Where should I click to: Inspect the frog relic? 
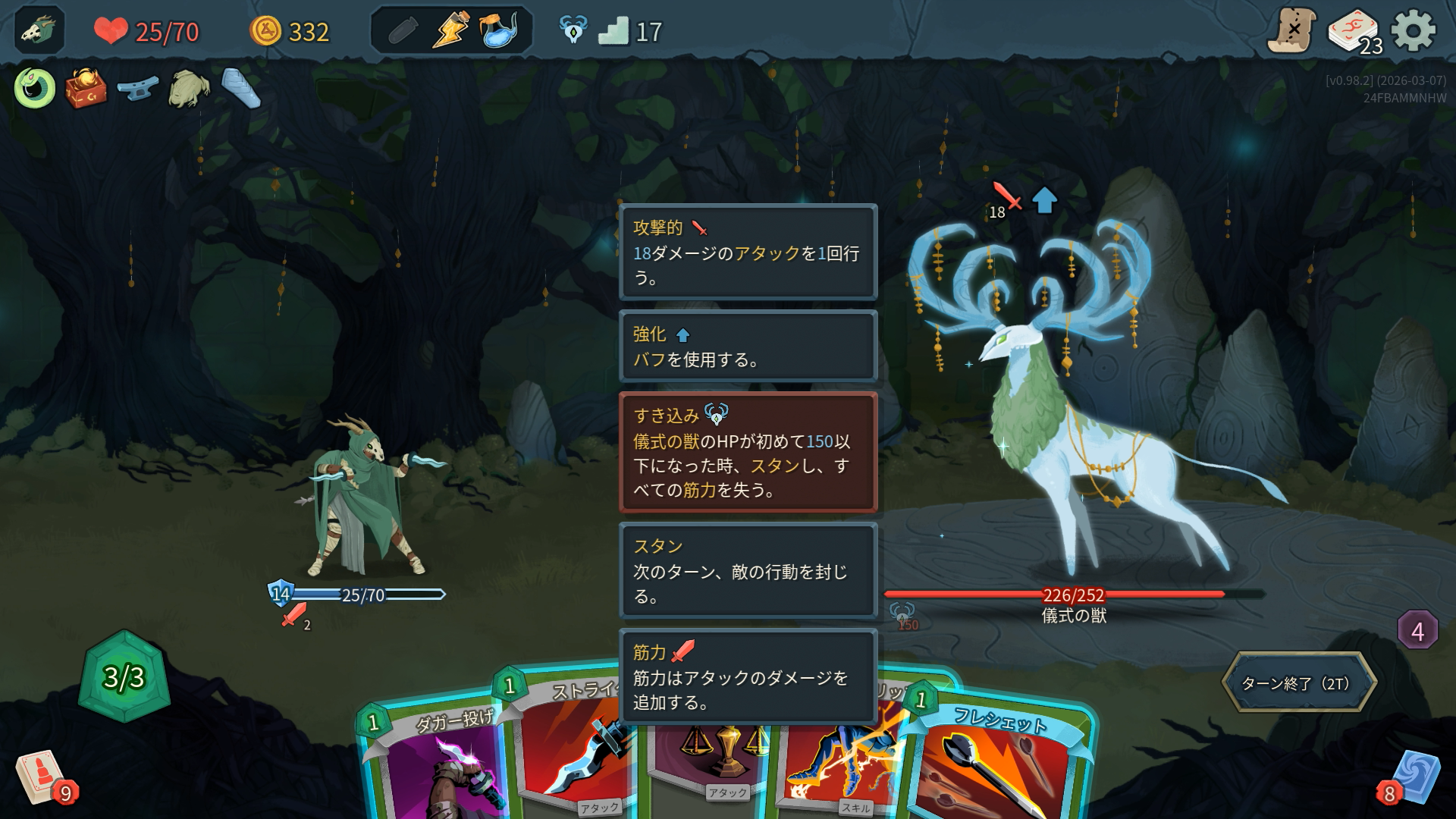[x=189, y=89]
